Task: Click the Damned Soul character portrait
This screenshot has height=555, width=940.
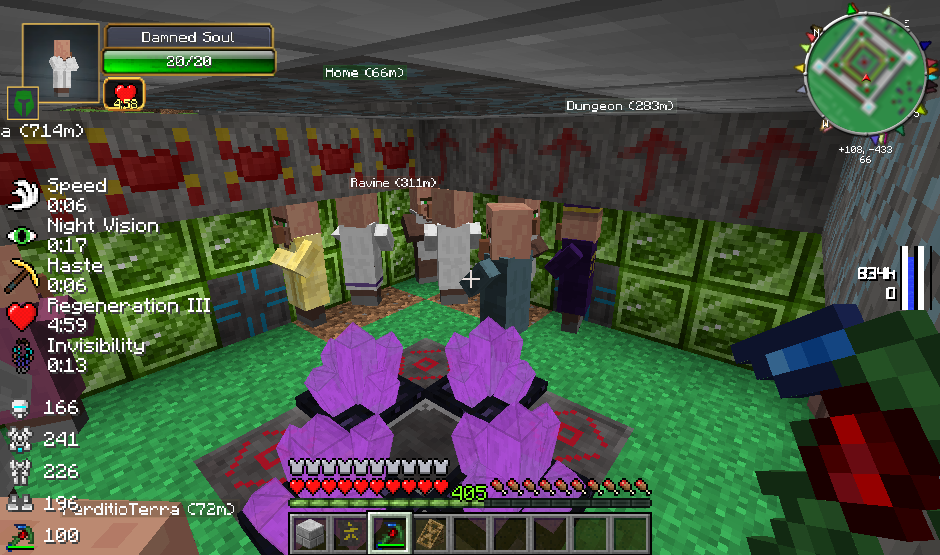Action: coord(61,63)
